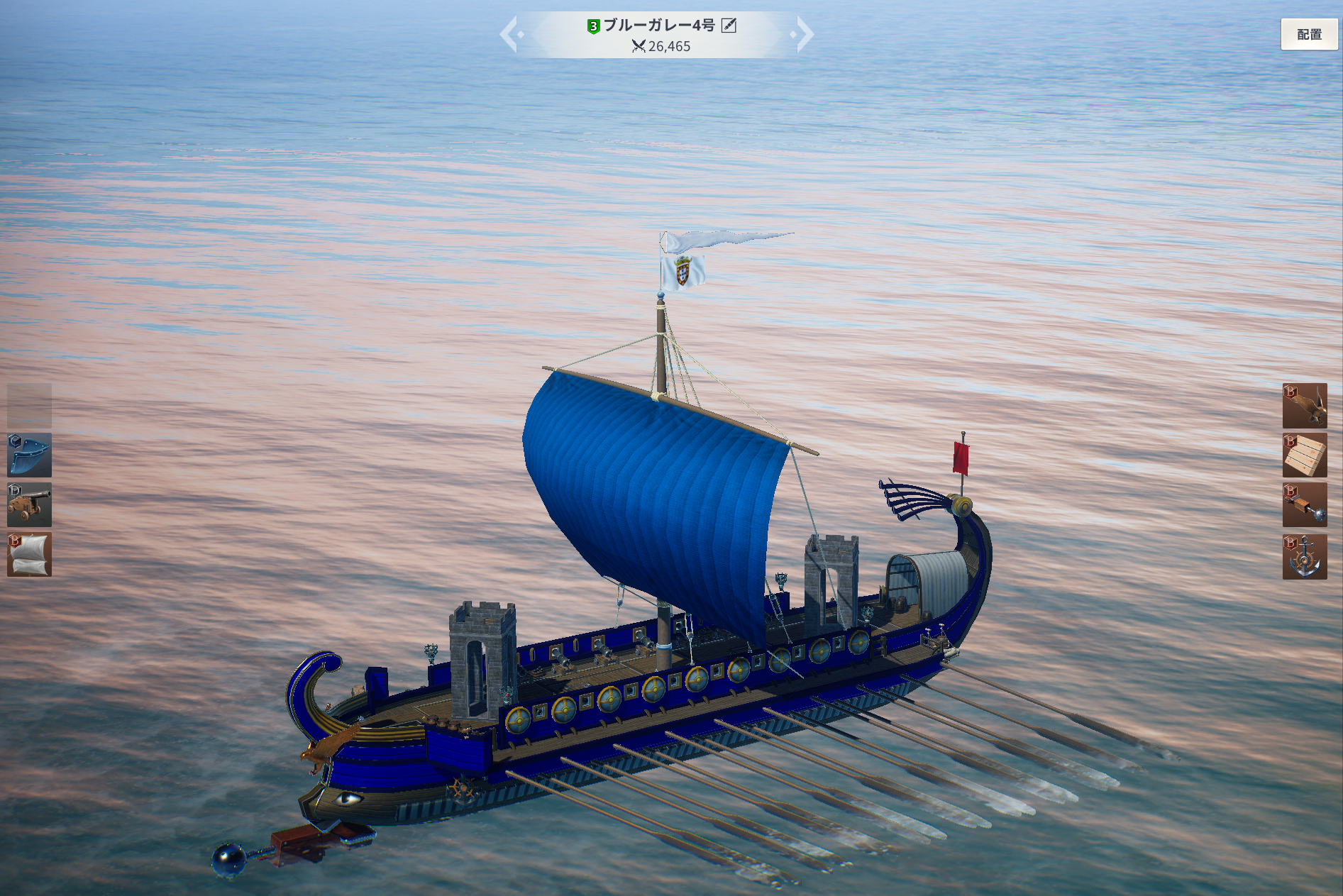The height and width of the screenshot is (896, 1343).
Task: Show the next ship with right arrow
Action: tap(805, 34)
